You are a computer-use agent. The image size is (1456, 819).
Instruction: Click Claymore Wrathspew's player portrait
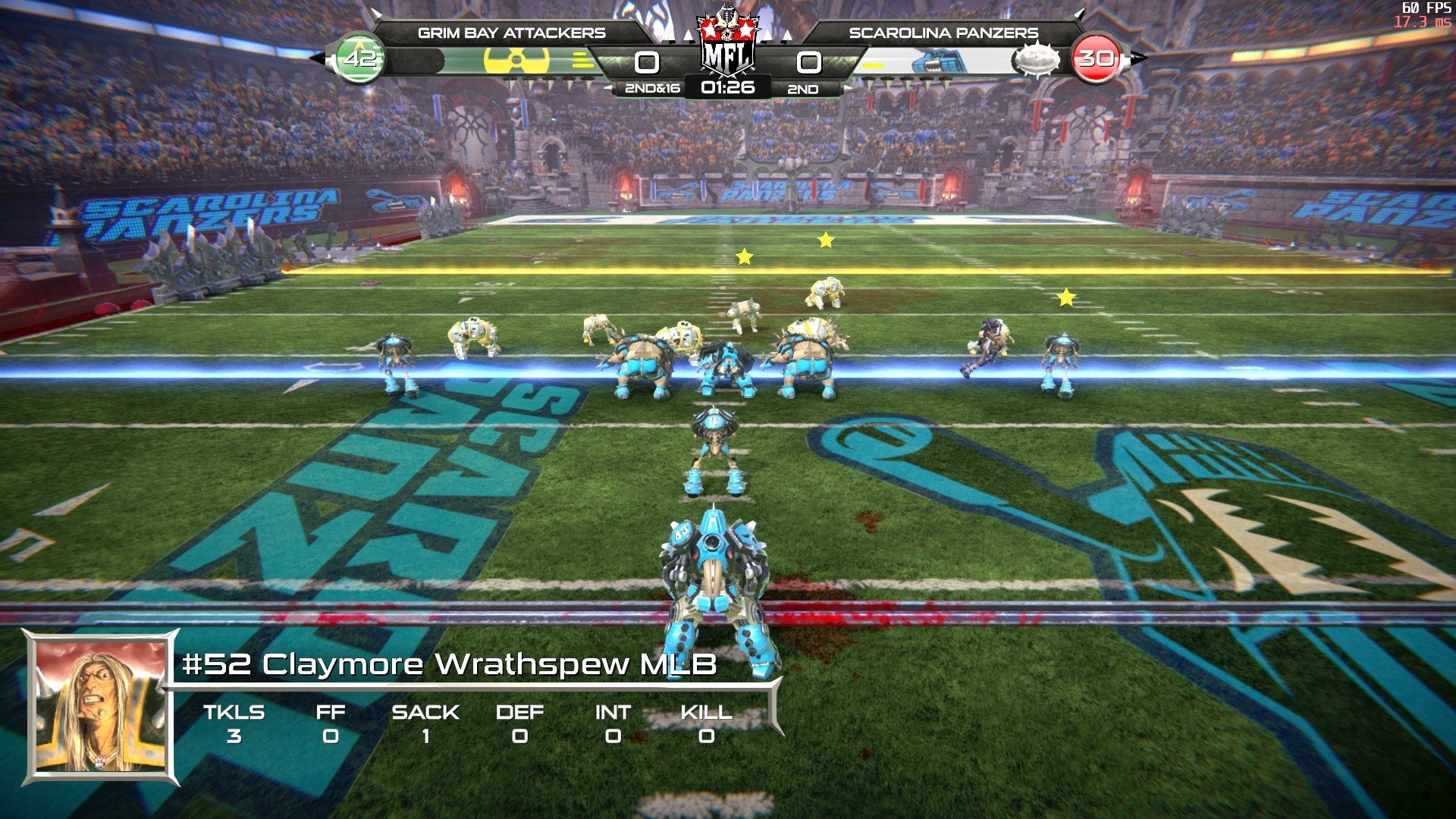tap(101, 707)
